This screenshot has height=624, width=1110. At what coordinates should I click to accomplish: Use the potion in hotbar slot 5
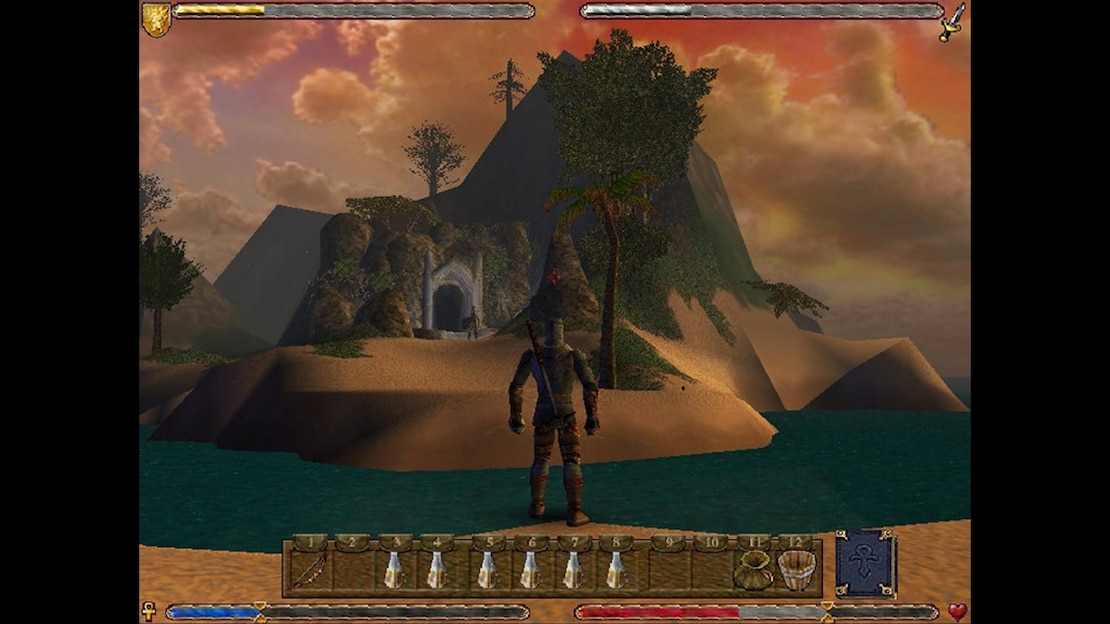[x=487, y=571]
